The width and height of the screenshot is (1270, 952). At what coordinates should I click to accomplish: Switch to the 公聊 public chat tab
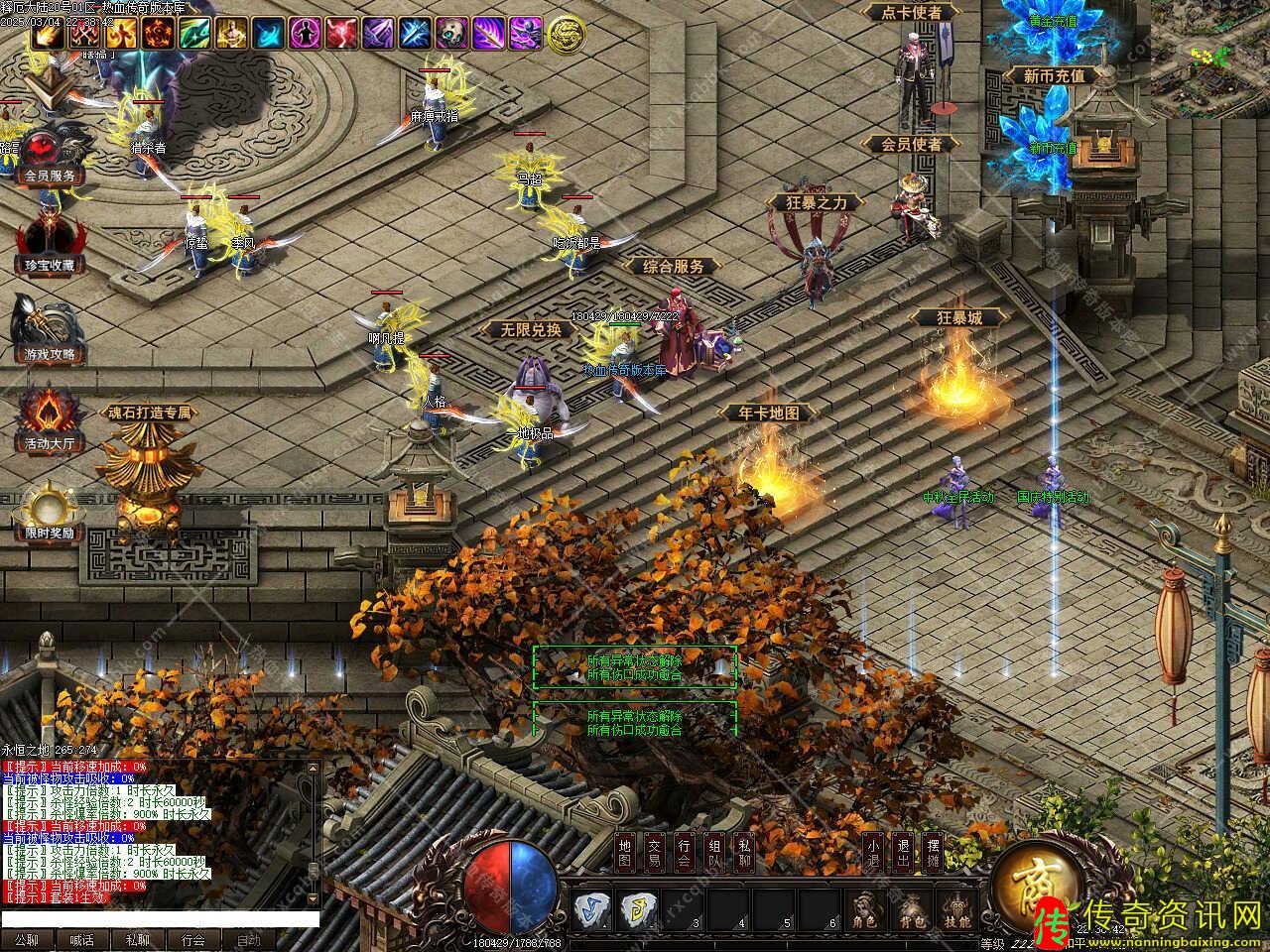tap(27, 940)
